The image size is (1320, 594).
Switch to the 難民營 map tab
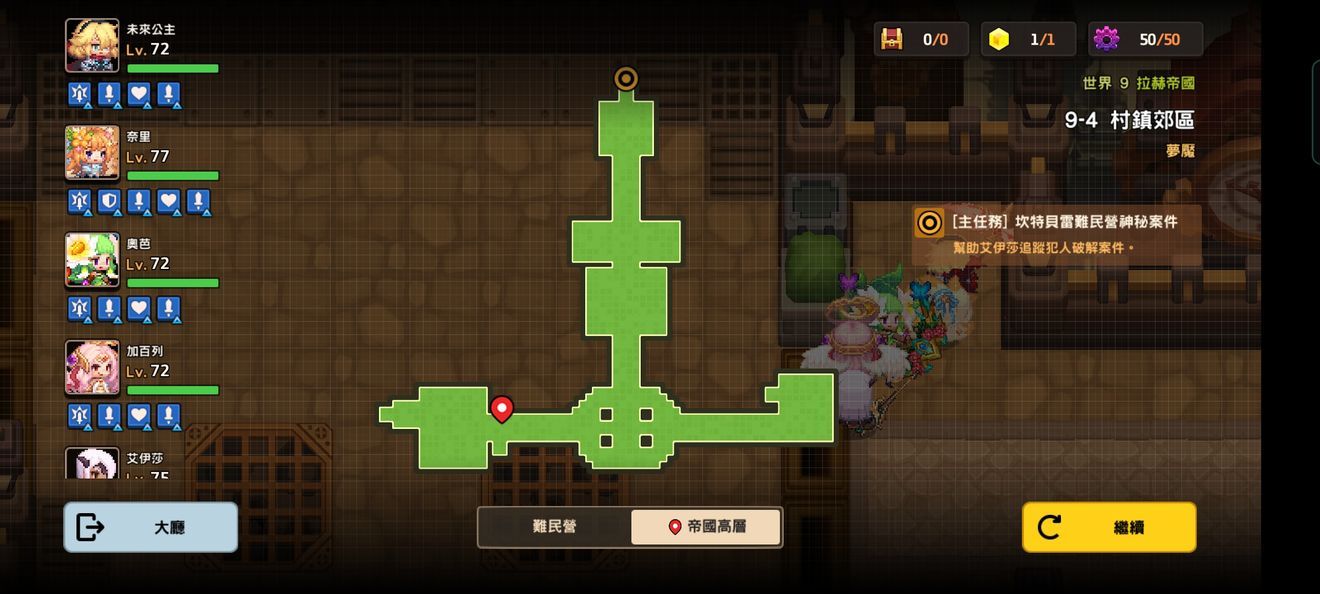click(x=554, y=526)
